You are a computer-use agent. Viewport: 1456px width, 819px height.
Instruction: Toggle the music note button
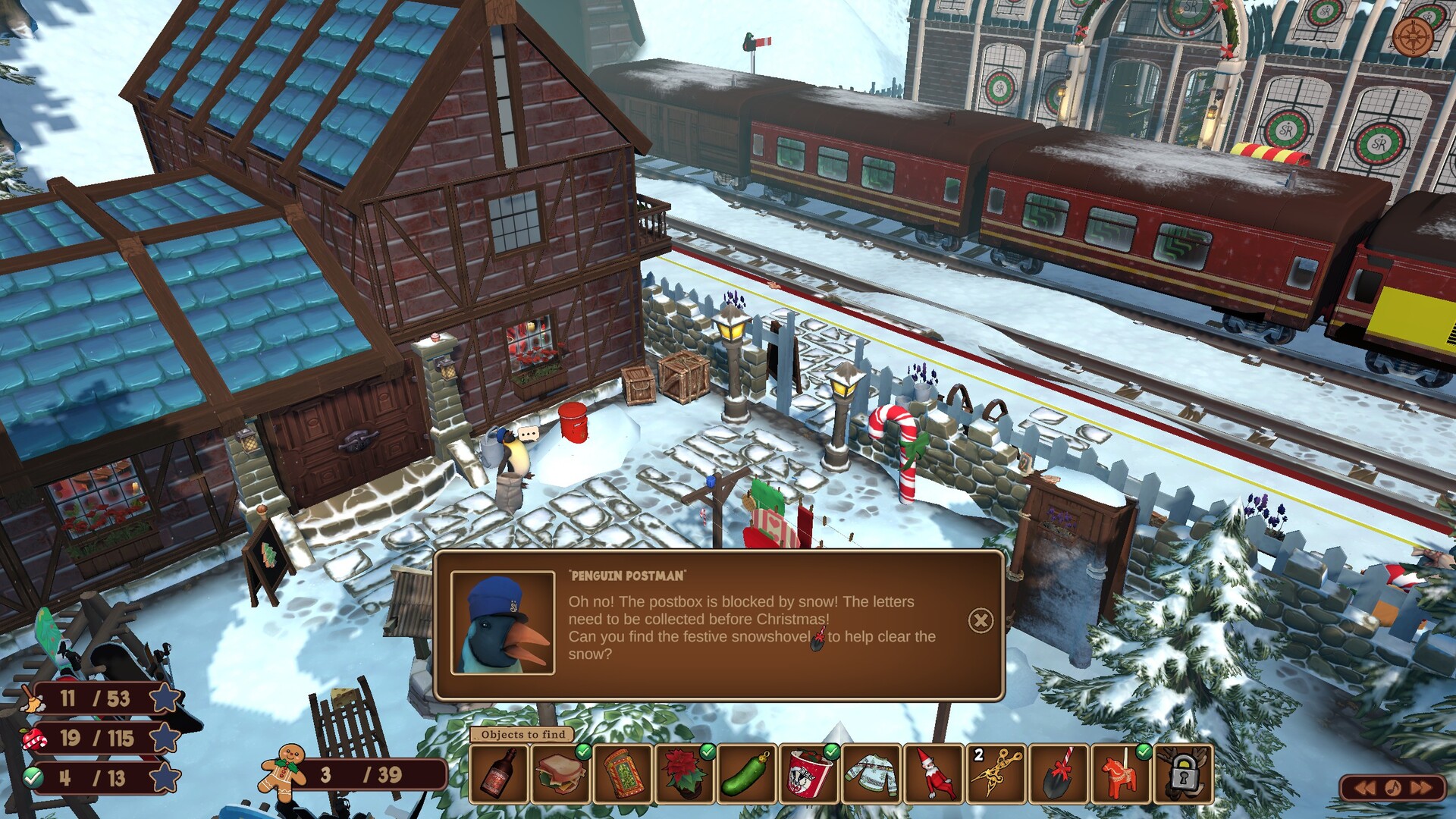pos(1393,788)
